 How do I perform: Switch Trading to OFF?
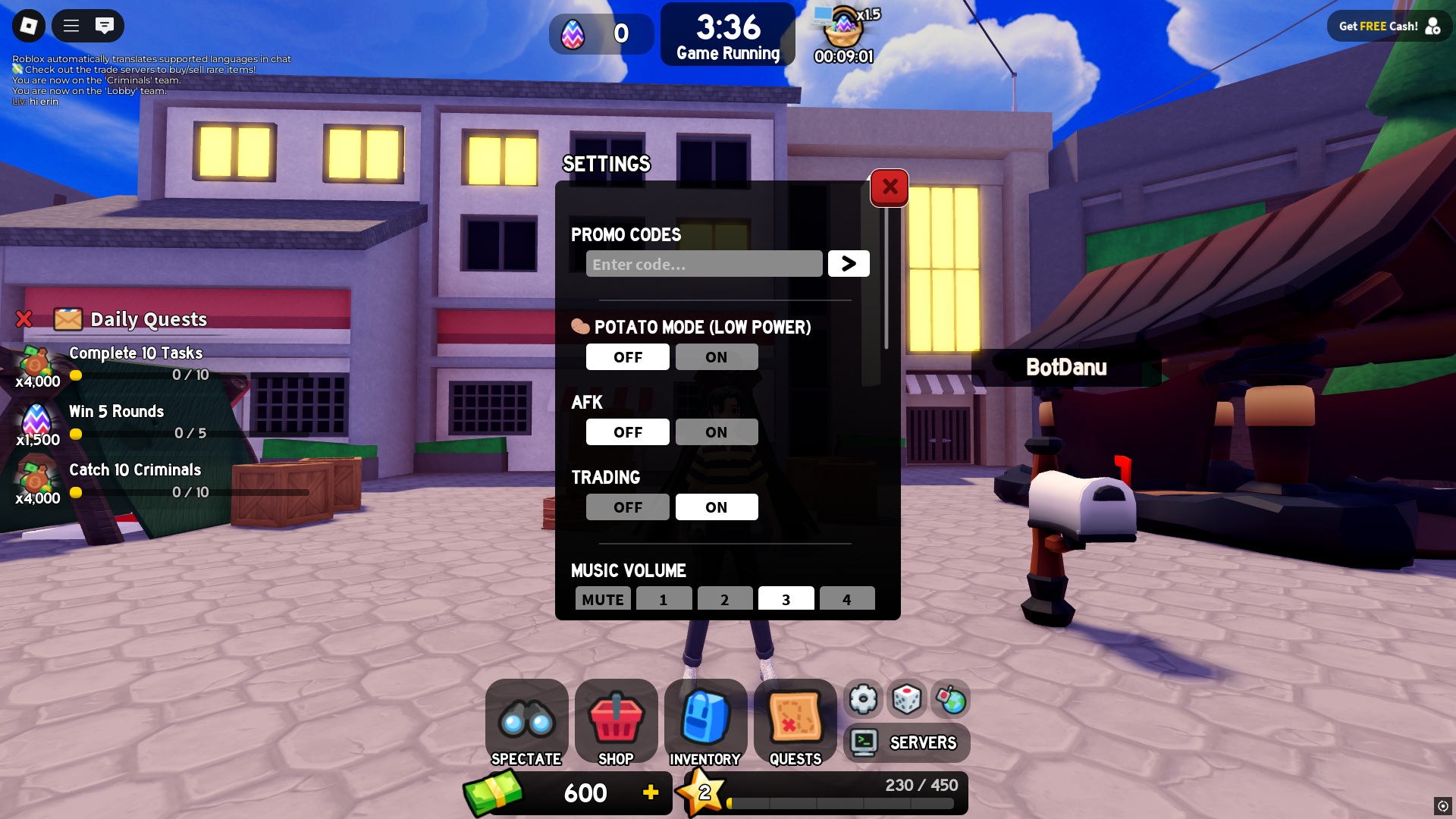point(627,507)
